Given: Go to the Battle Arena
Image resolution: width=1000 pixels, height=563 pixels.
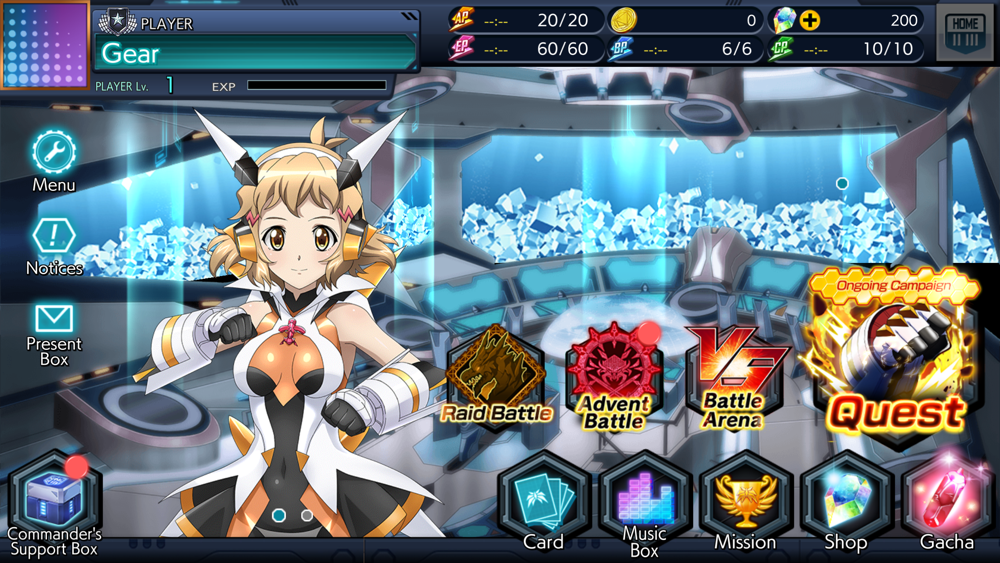Looking at the screenshot, I should pos(733,376).
